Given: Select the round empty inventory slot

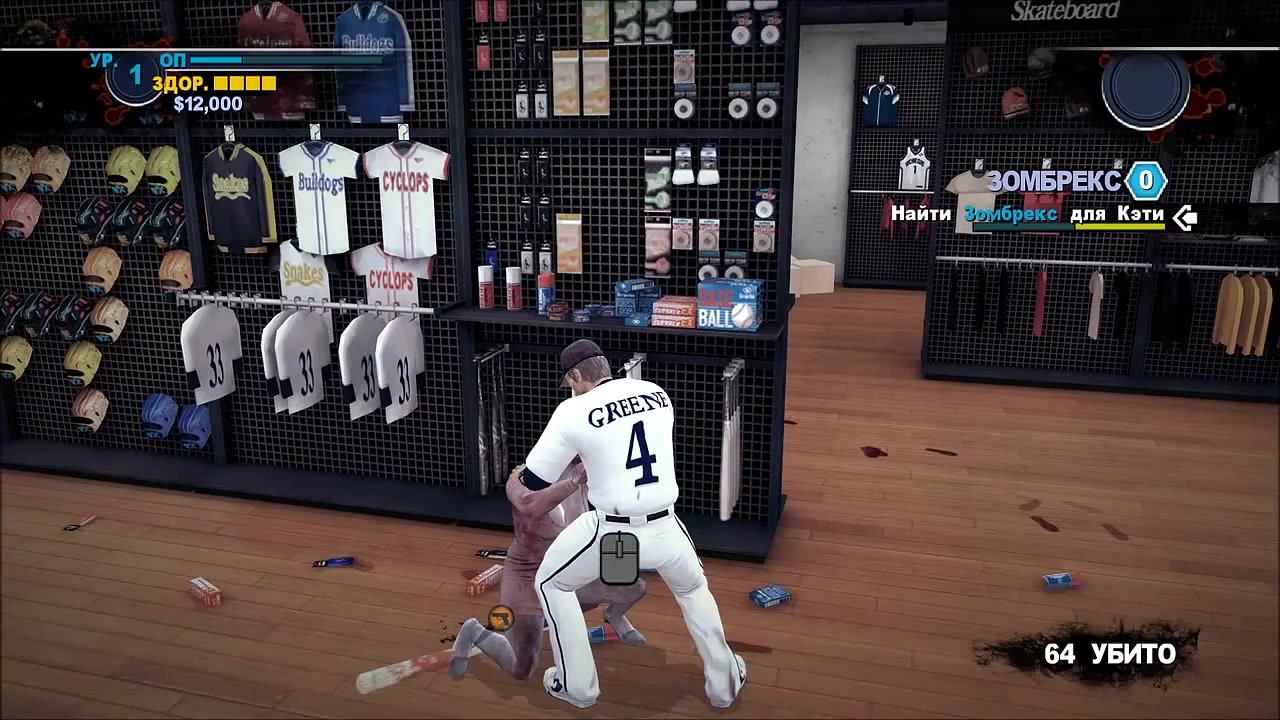Looking at the screenshot, I should click(x=1145, y=89).
